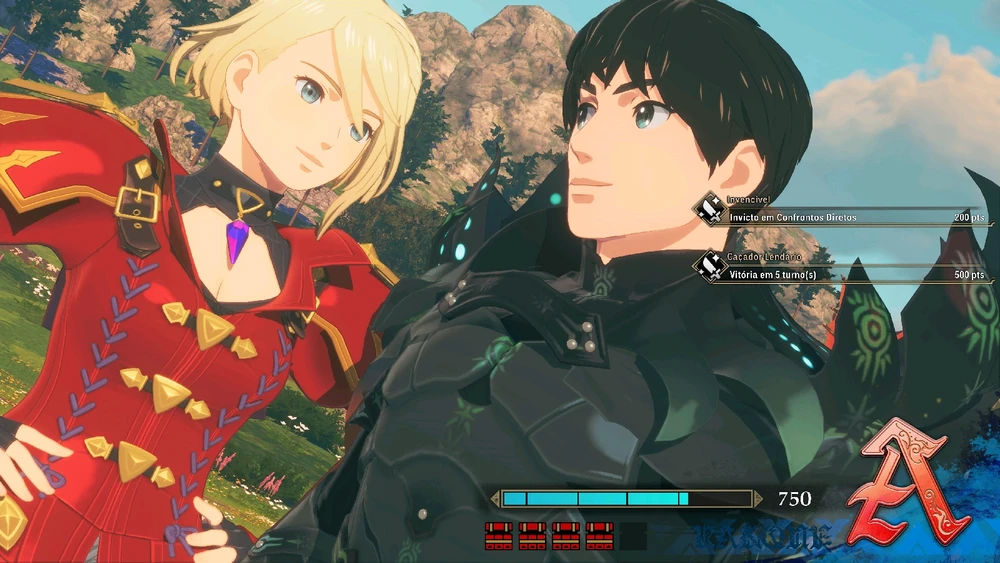This screenshot has width=1000, height=563.
Task: Click the first red treasure chest icon
Action: click(x=498, y=536)
